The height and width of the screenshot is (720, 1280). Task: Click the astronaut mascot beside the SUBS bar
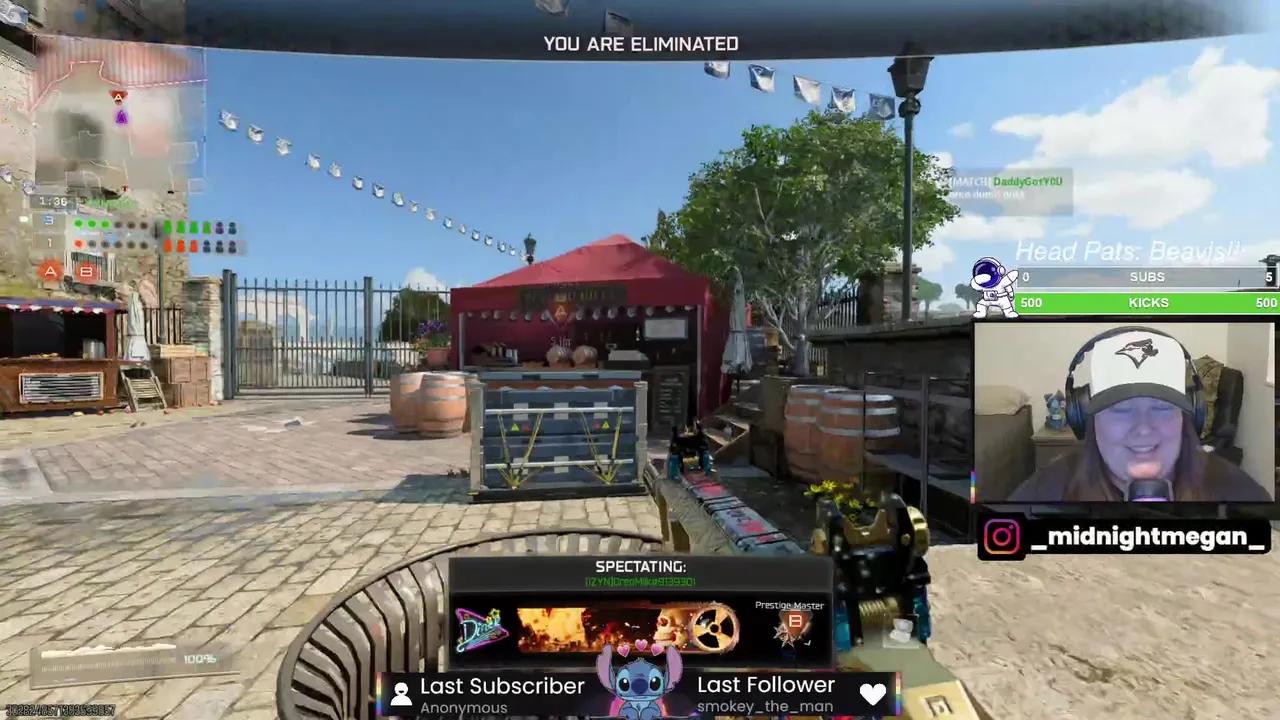coord(993,285)
